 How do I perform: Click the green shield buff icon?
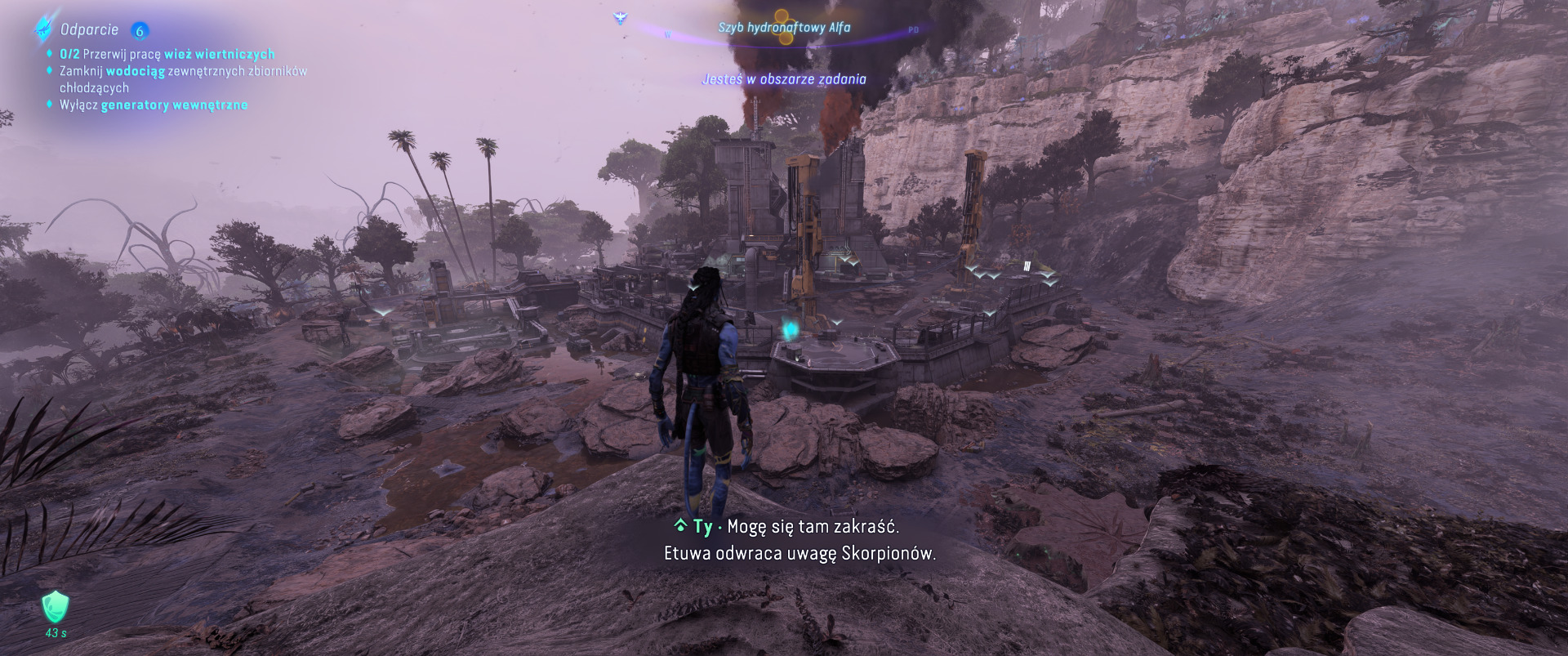[x=56, y=607]
